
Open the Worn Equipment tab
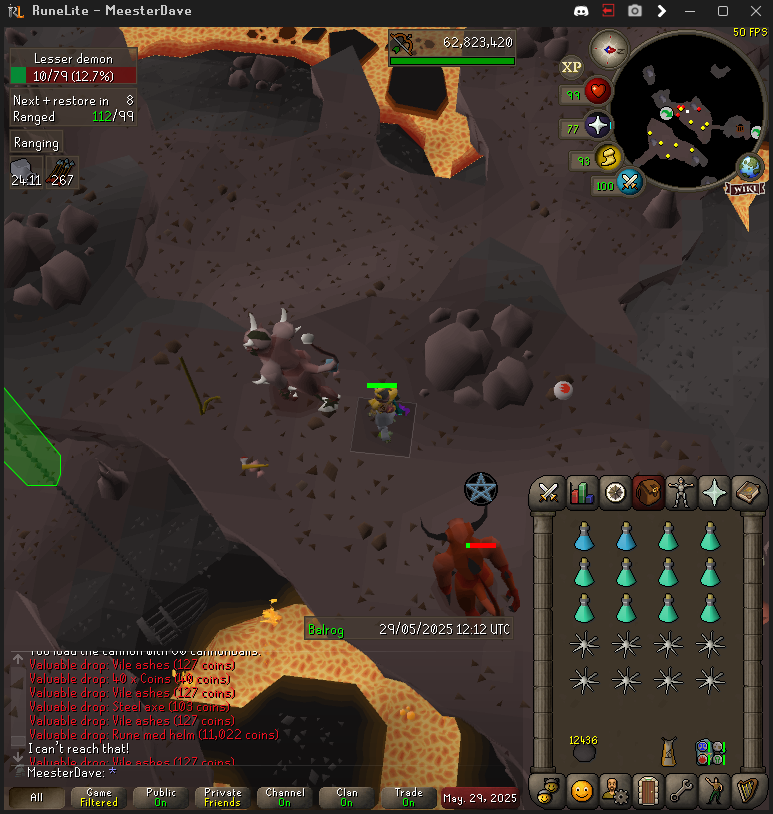[x=679, y=492]
